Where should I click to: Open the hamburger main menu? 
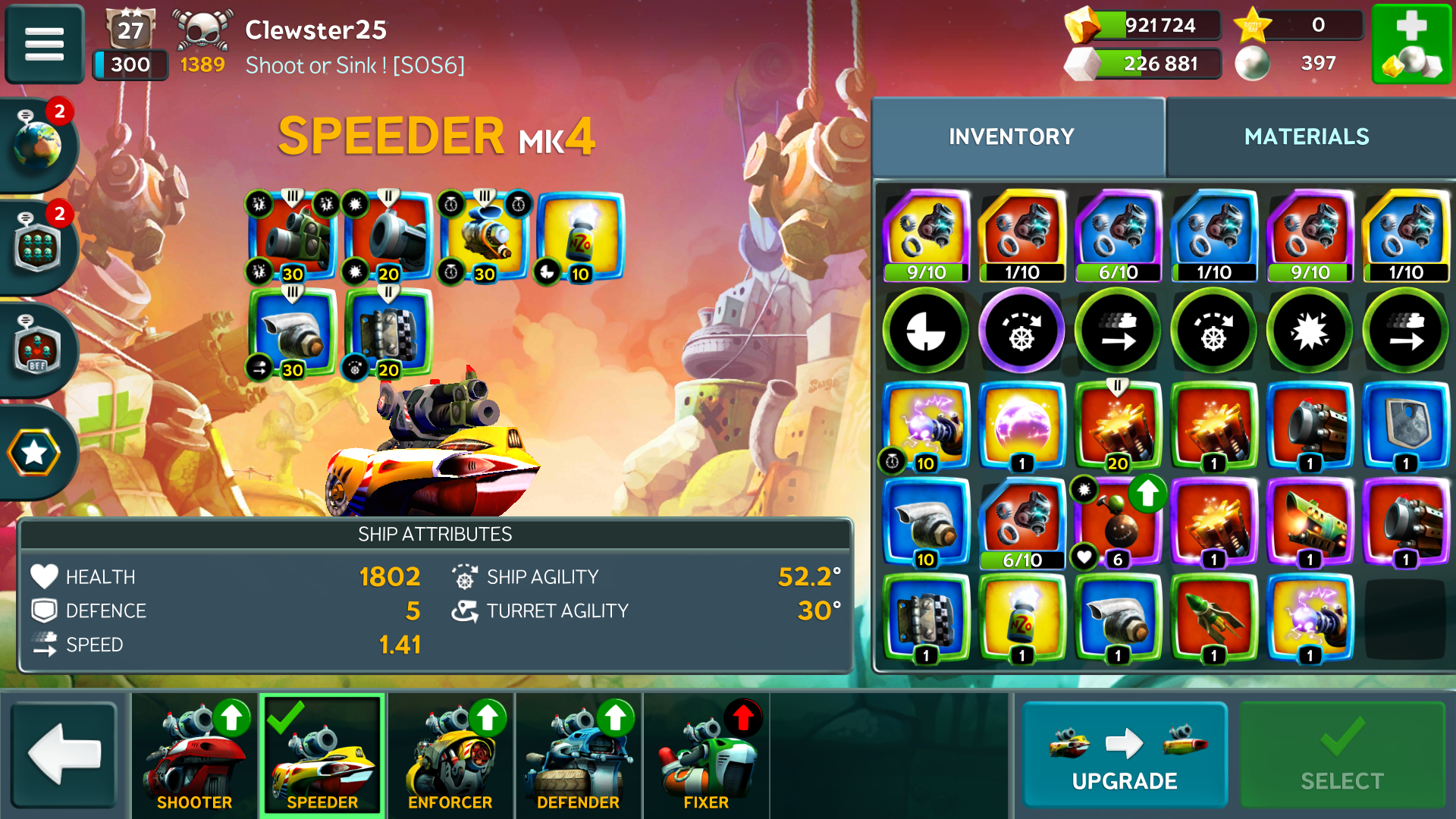click(x=44, y=43)
